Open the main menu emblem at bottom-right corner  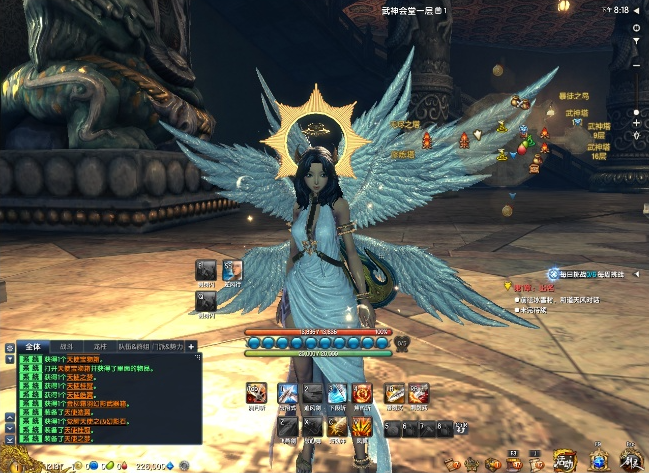pos(631,460)
